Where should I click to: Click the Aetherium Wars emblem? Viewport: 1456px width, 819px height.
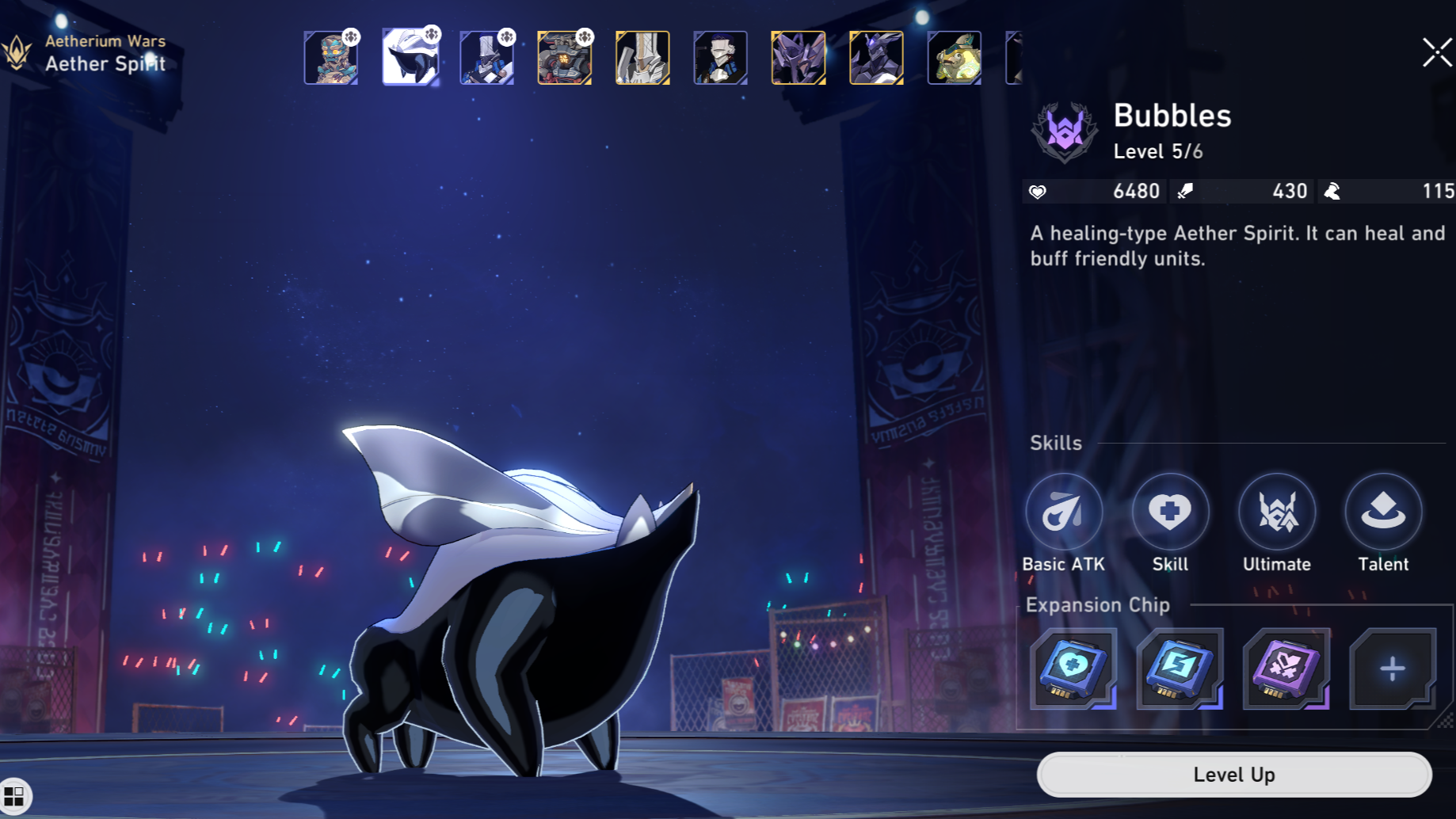coord(17,52)
